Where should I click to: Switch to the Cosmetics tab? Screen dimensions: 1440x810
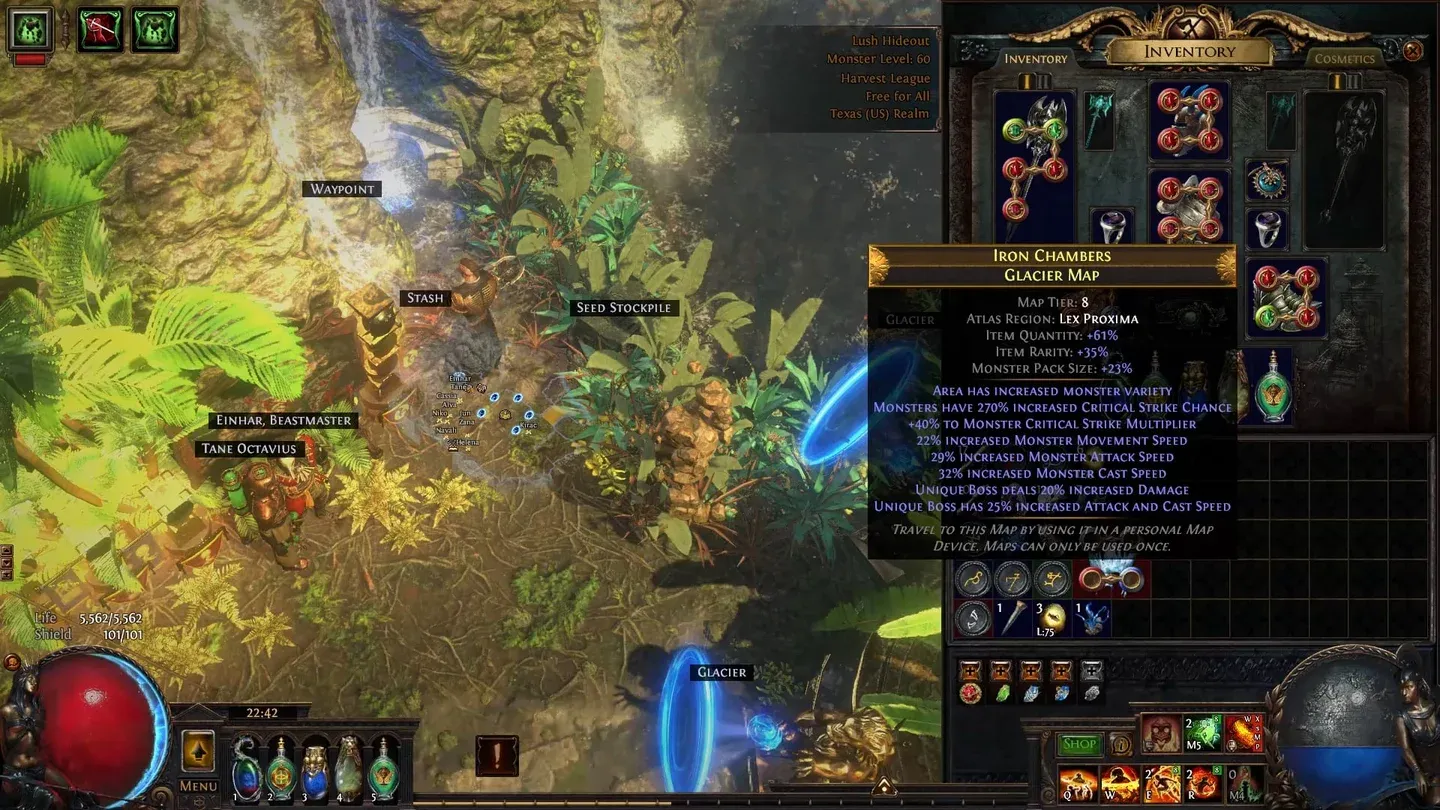pos(1344,59)
